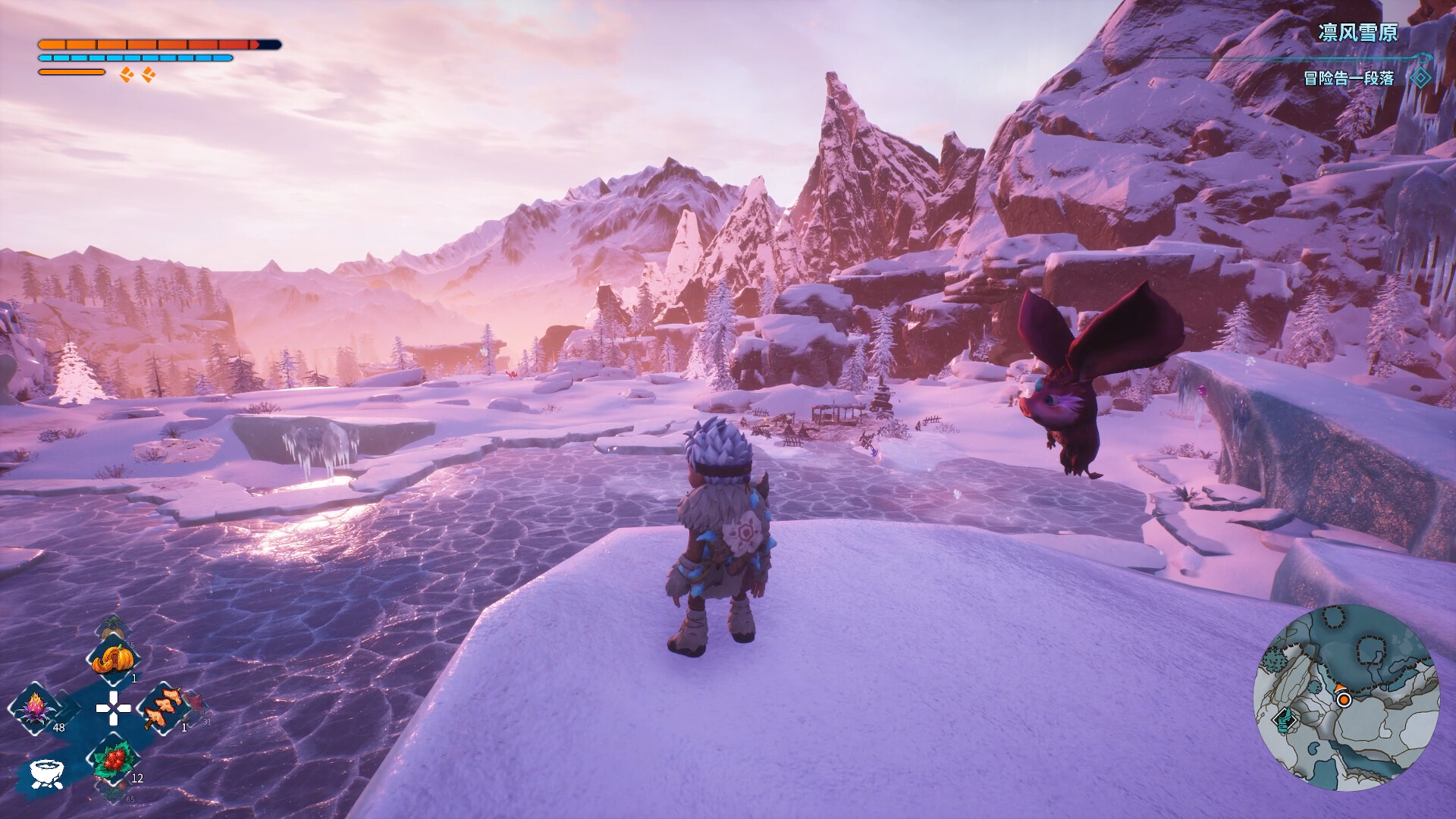The image size is (1456, 819).
Task: Open the cooking pot icon
Action: pyautogui.click(x=47, y=772)
